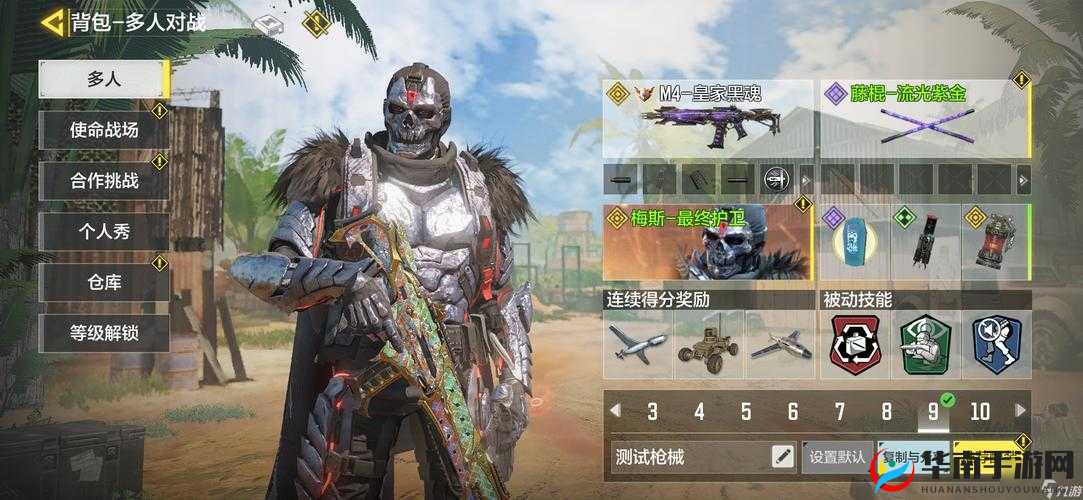This screenshot has height=500, width=1083.
Task: Switch to the 个人秀 tab
Action: point(103,232)
